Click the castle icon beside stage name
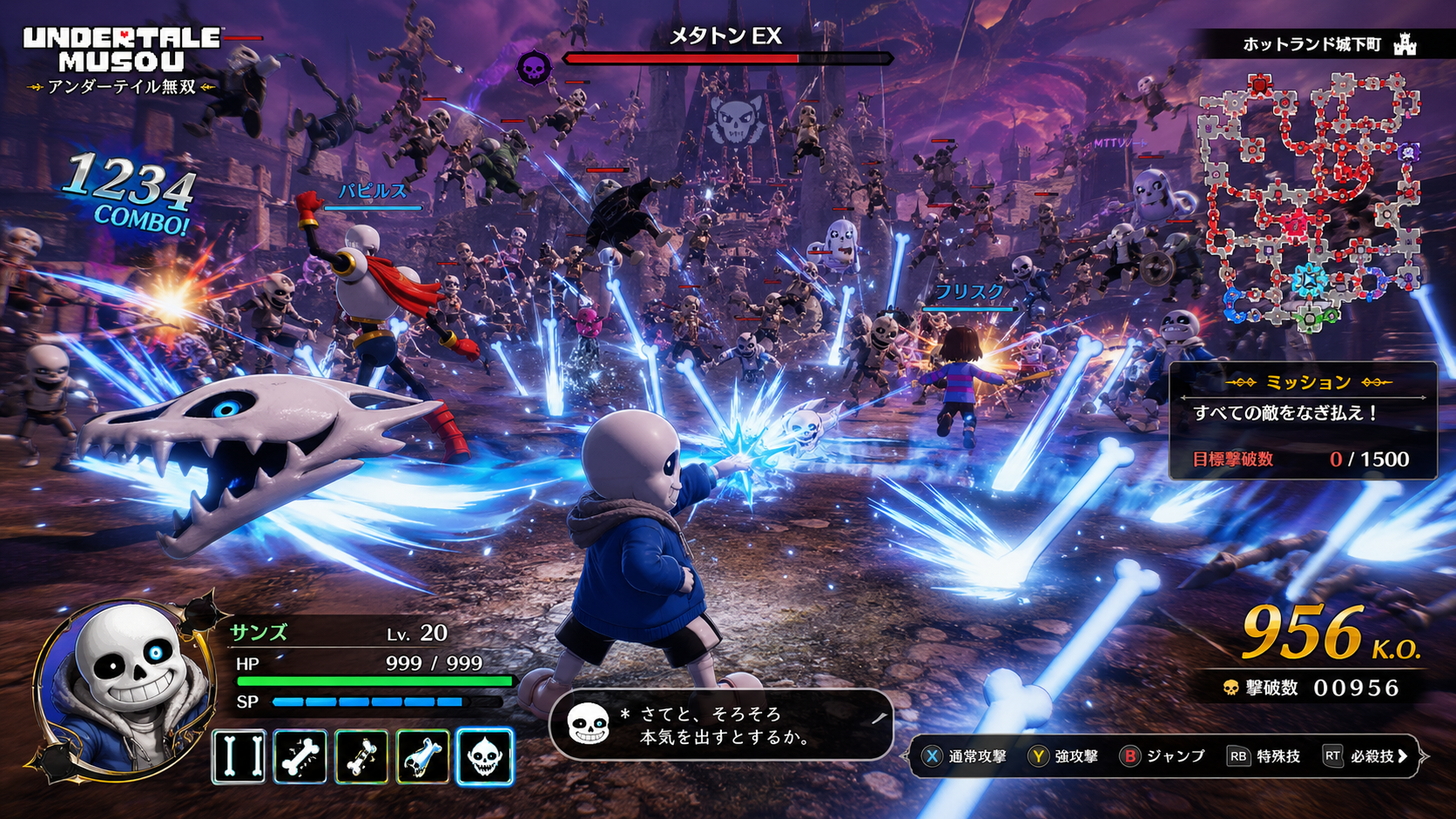Image resolution: width=1456 pixels, height=819 pixels. [1405, 44]
